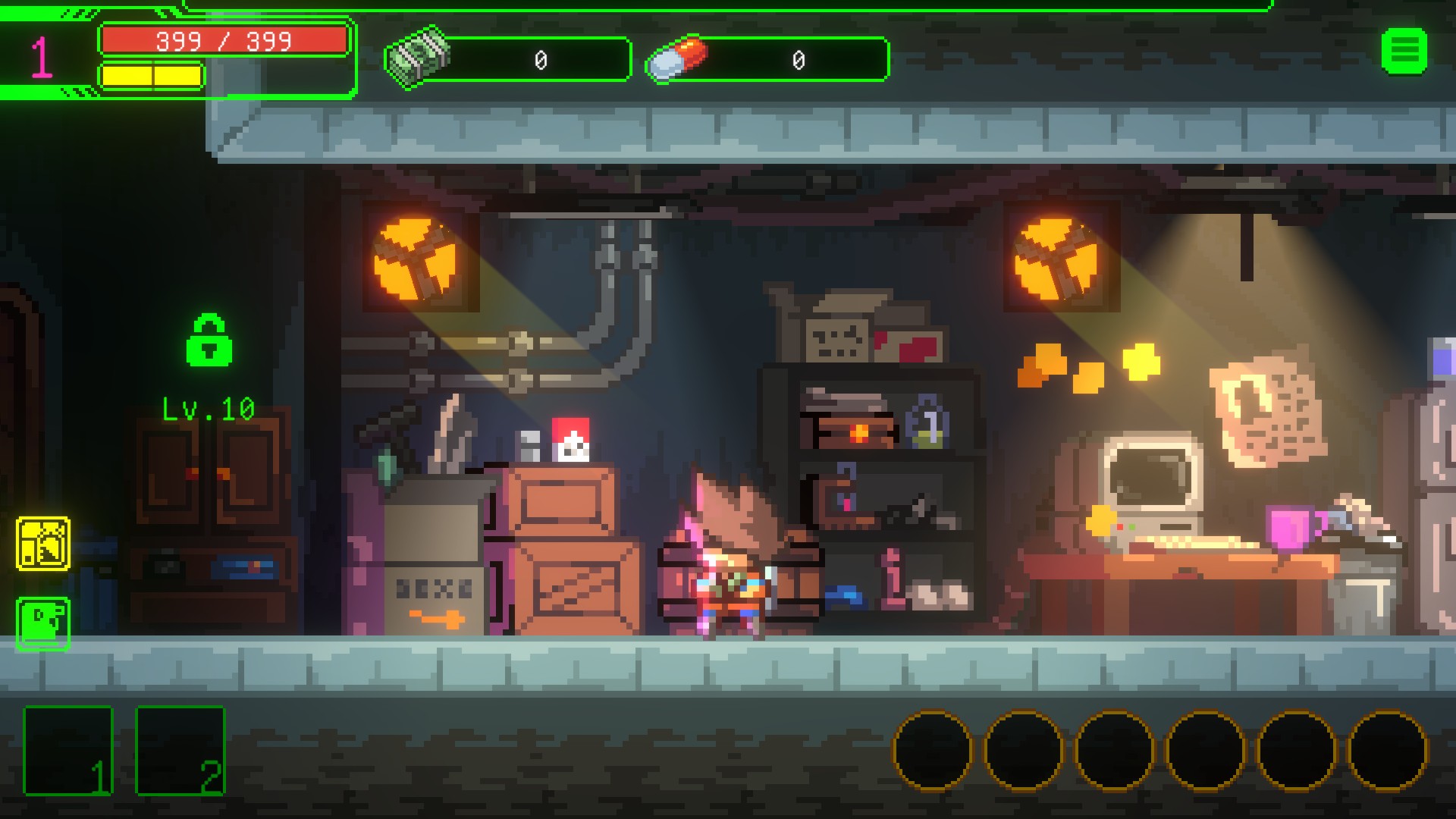
Task: Click the green journal book icon
Action: point(43,623)
